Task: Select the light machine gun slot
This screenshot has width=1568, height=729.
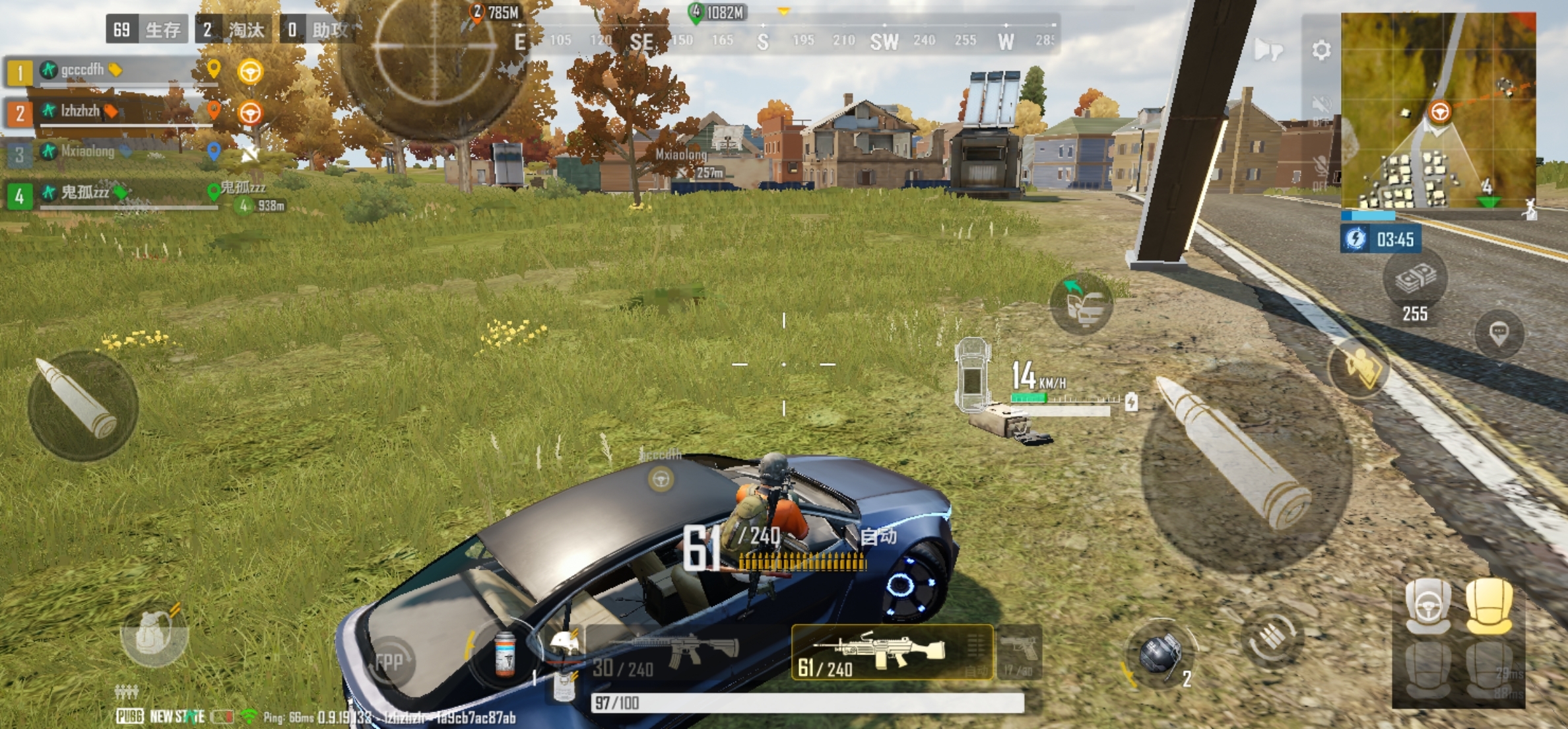Action: click(891, 652)
